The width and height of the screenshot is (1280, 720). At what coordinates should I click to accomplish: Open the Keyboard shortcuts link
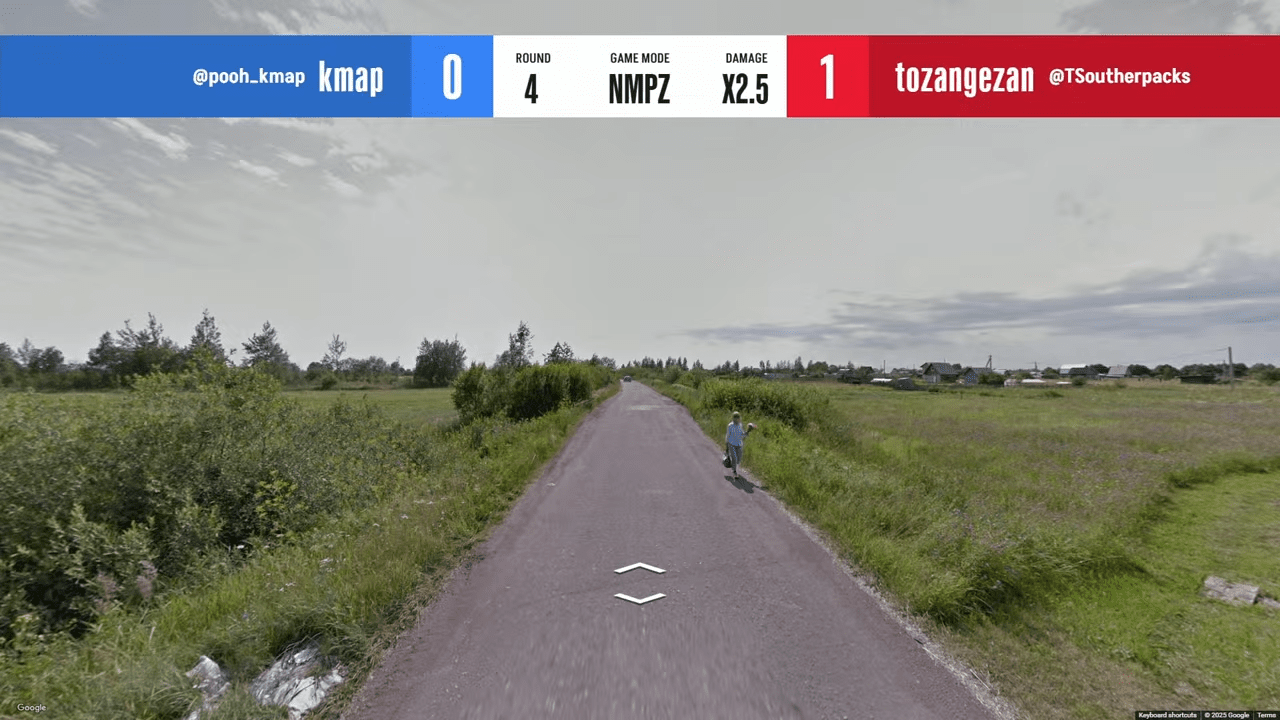coord(1167,715)
